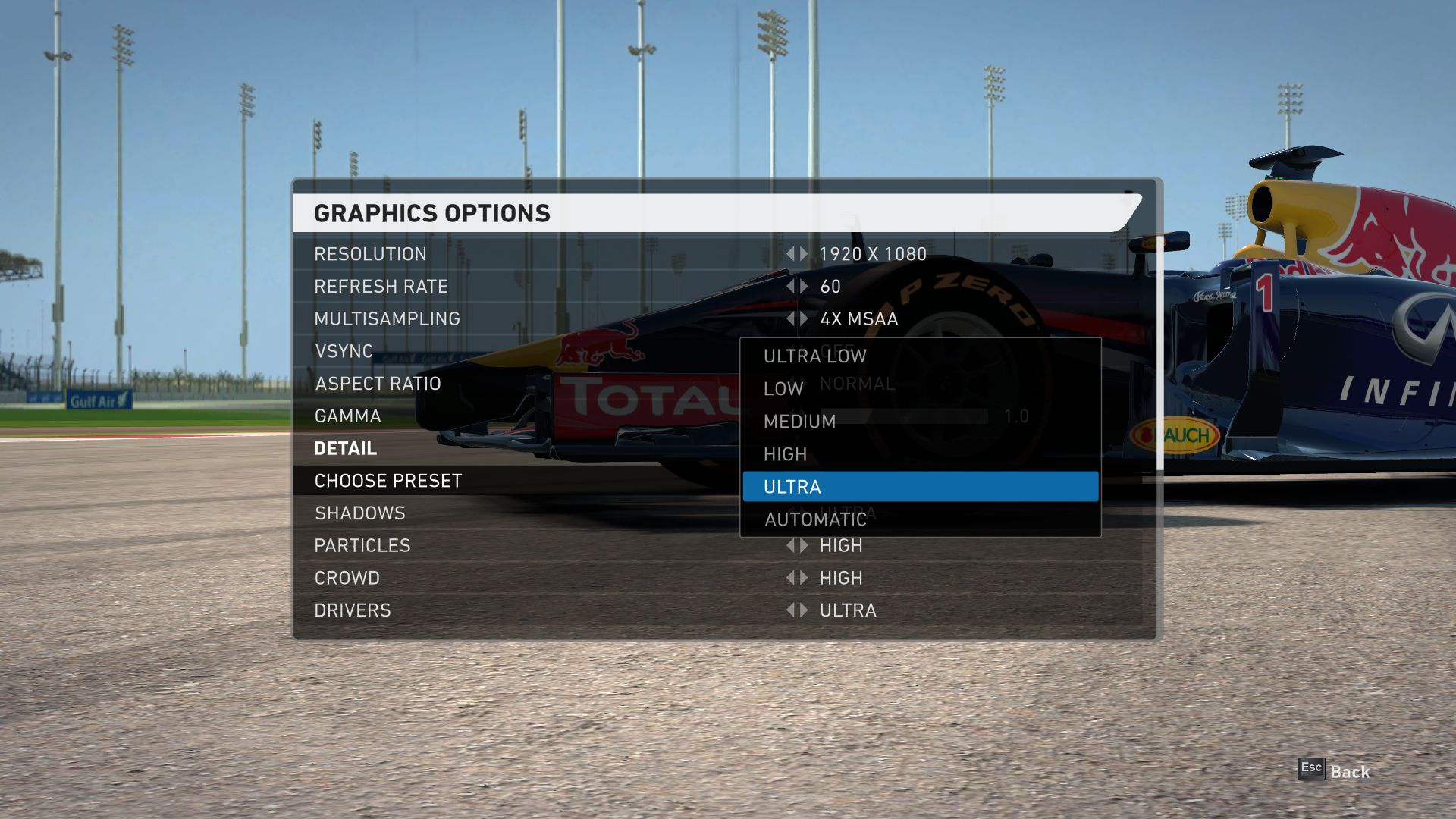Pick the Medium preset

coord(799,422)
